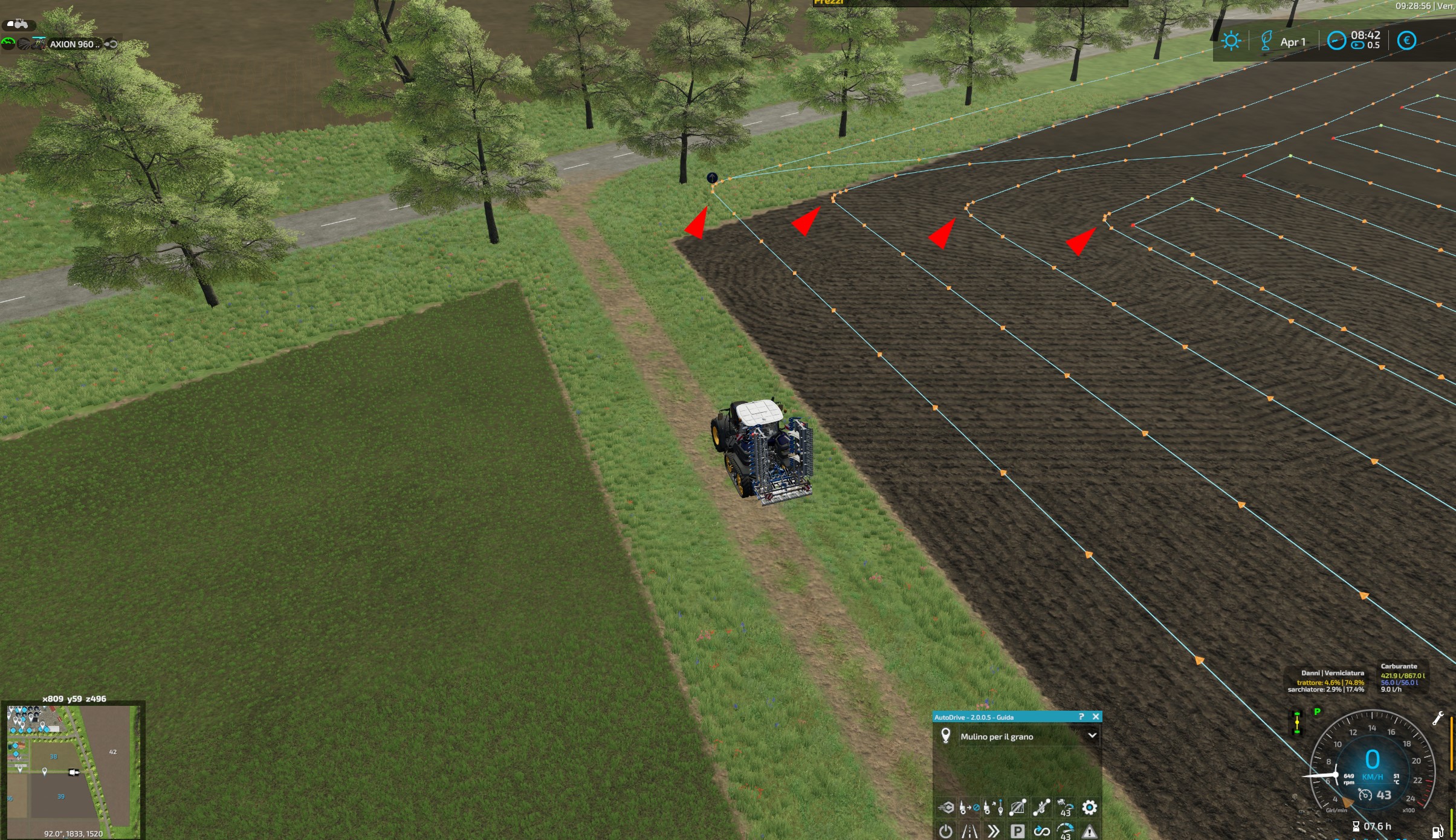
Task: Toggle the skip-target double arrow in AutoDrive
Action: pyautogui.click(x=994, y=832)
